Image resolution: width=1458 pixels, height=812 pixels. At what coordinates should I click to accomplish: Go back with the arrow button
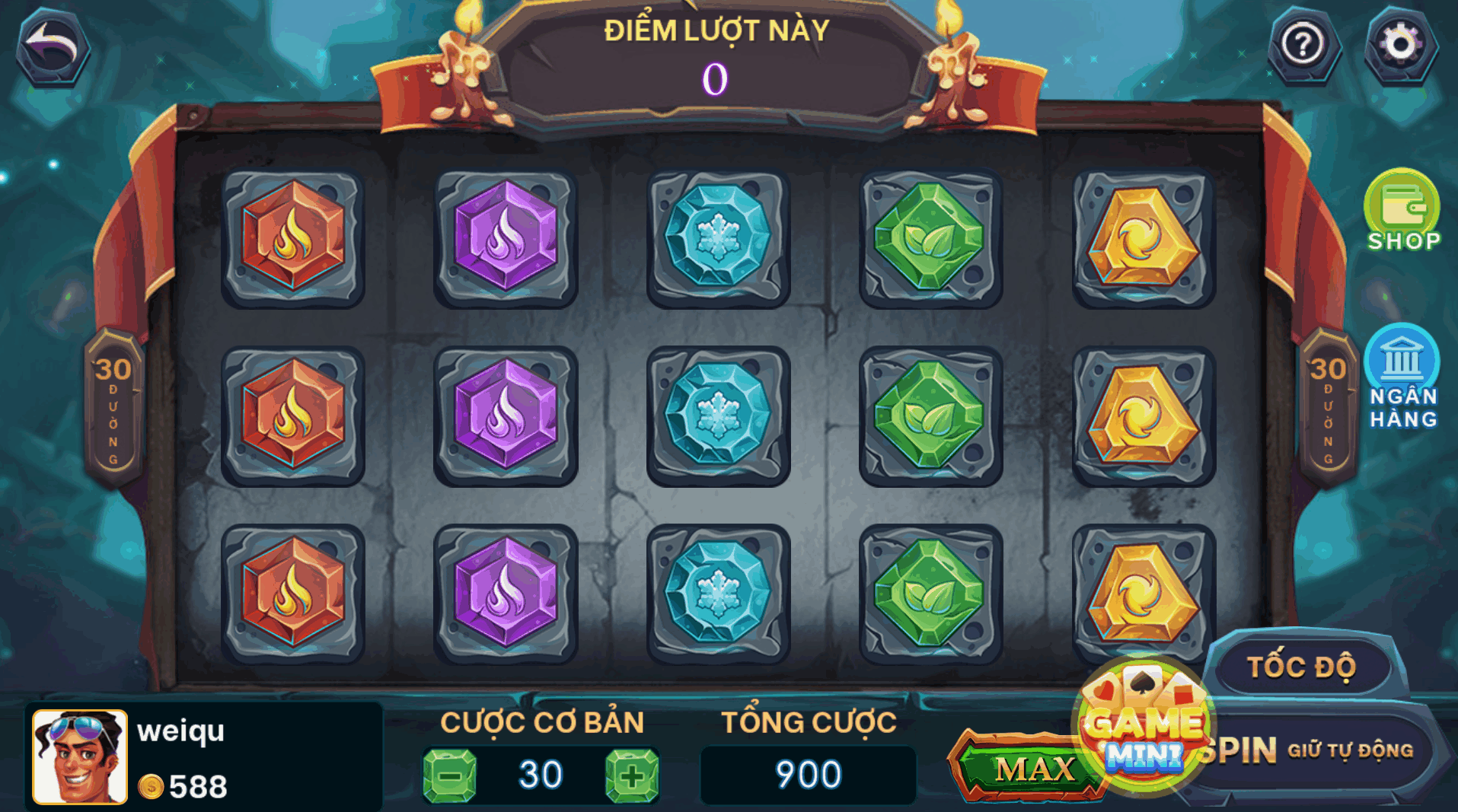(x=53, y=47)
